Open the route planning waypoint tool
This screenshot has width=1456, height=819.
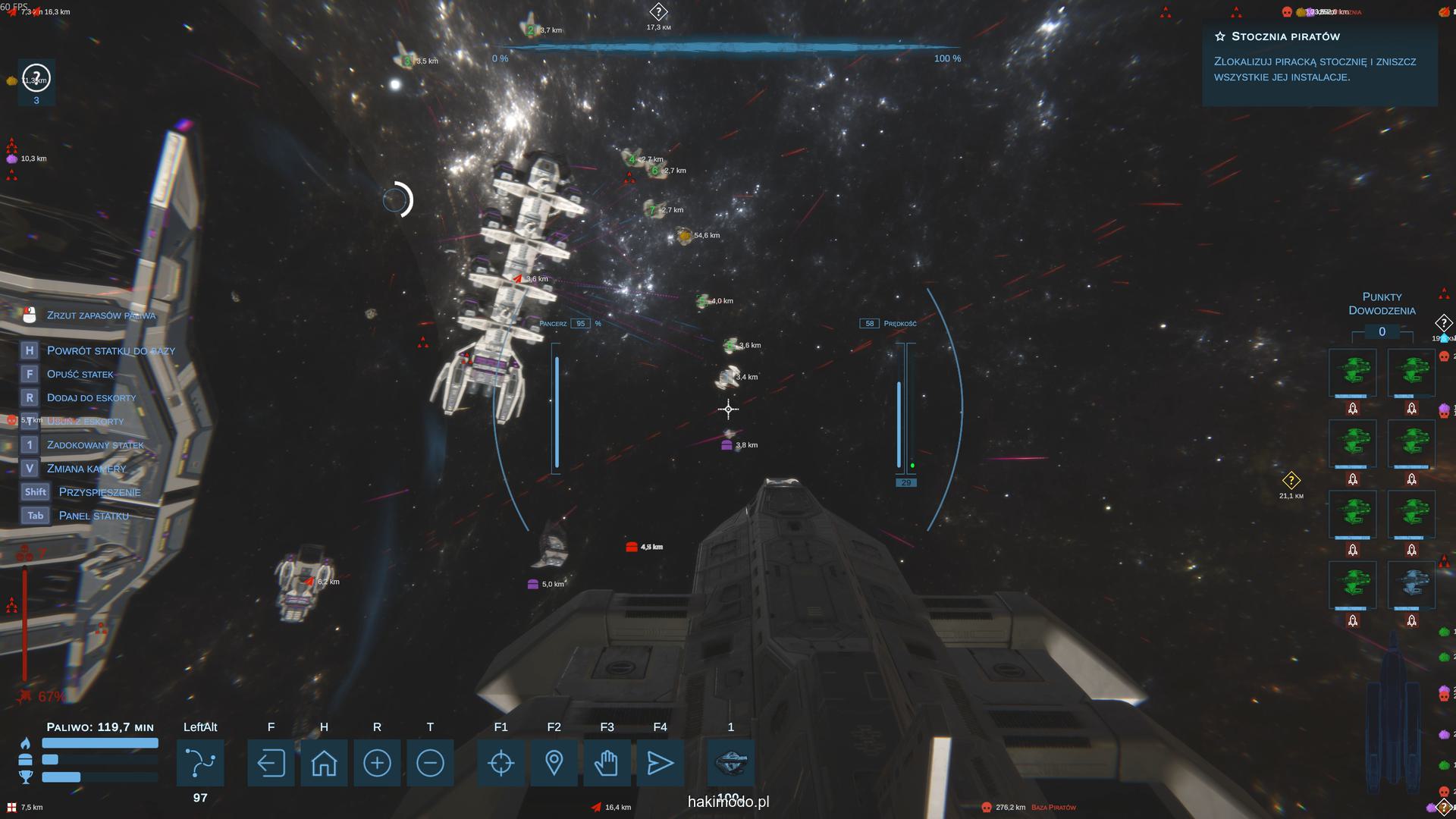(200, 763)
